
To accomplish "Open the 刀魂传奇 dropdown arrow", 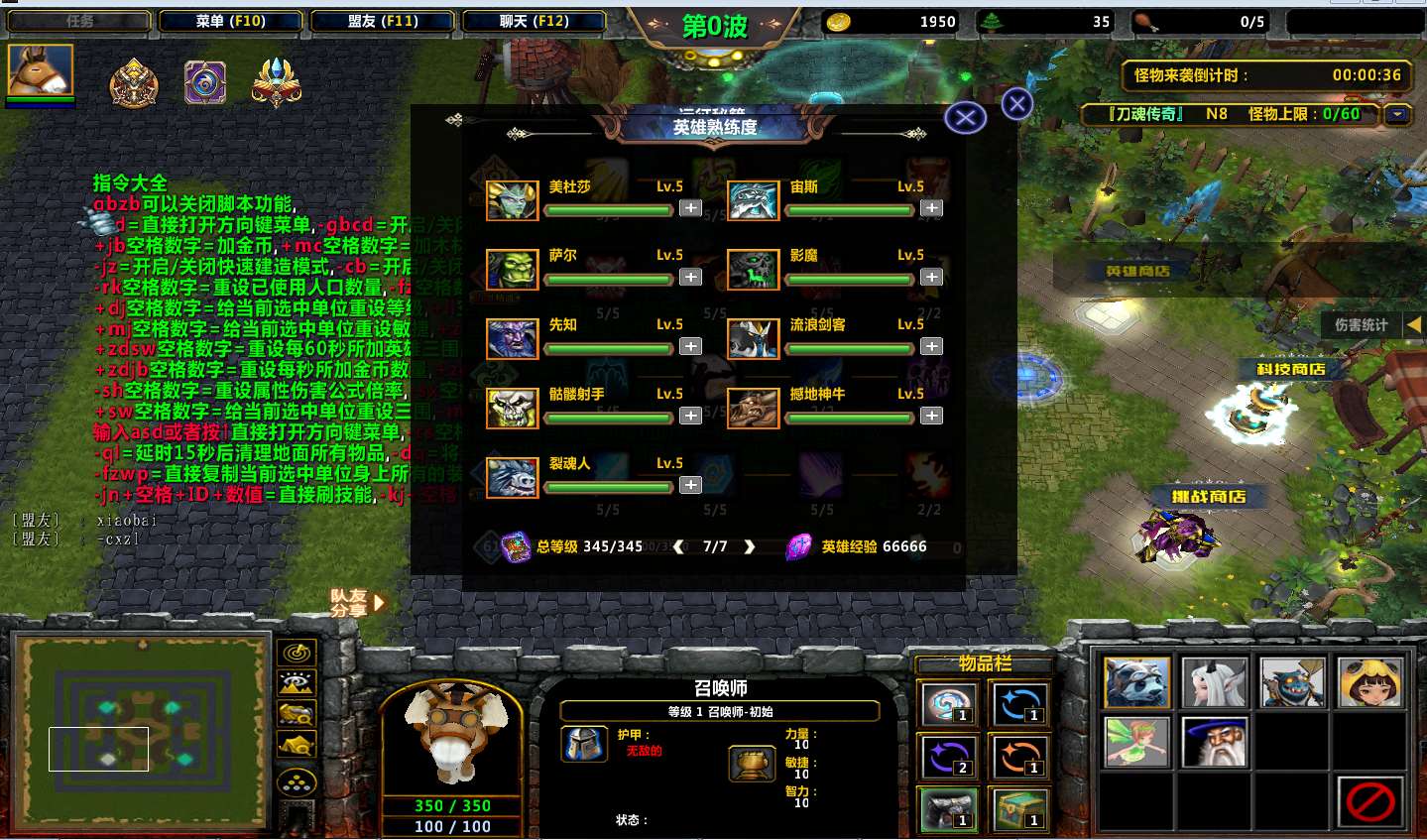I will (1397, 114).
